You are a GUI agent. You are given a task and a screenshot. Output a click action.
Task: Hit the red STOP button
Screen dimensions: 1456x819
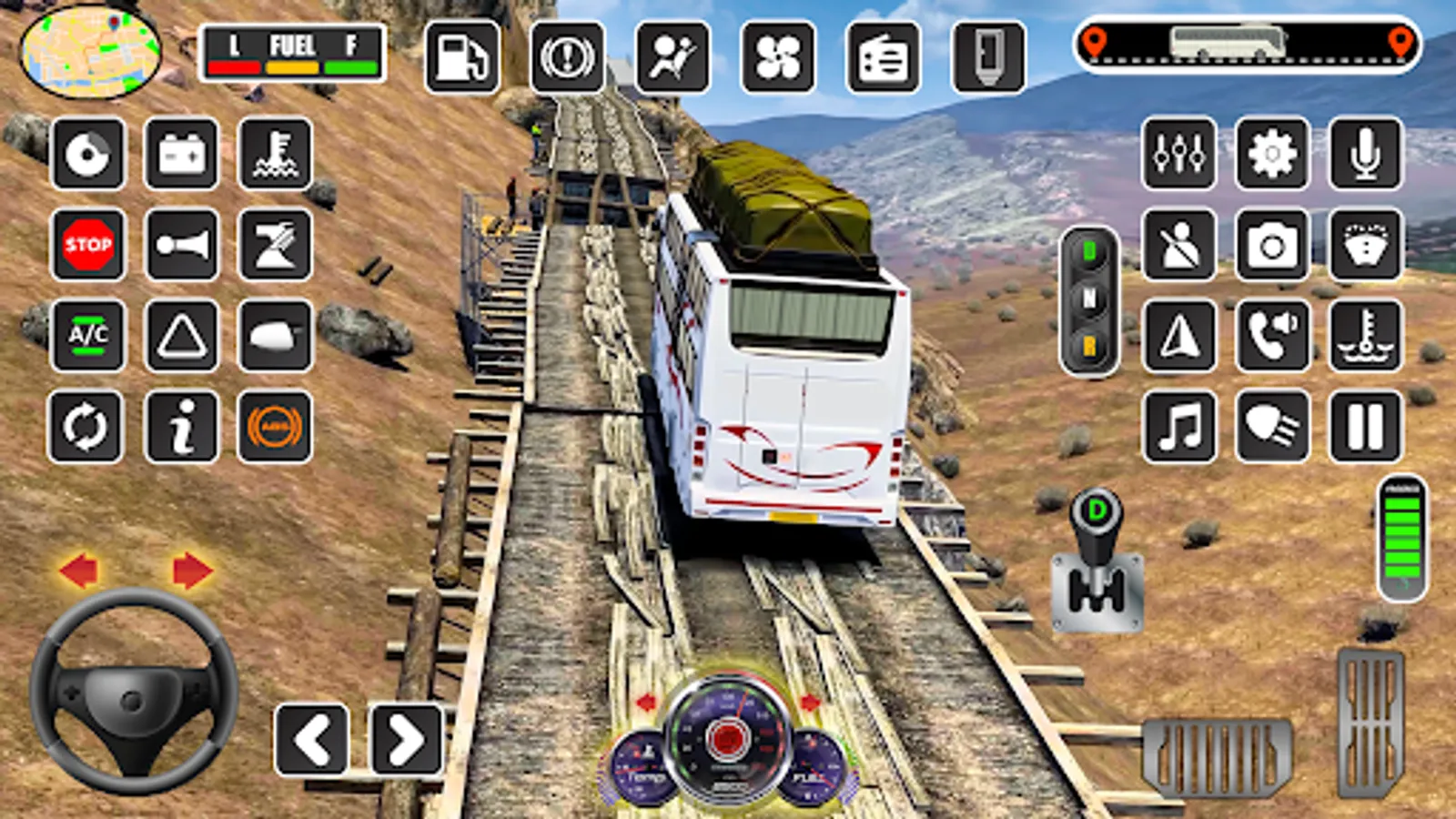(x=88, y=244)
